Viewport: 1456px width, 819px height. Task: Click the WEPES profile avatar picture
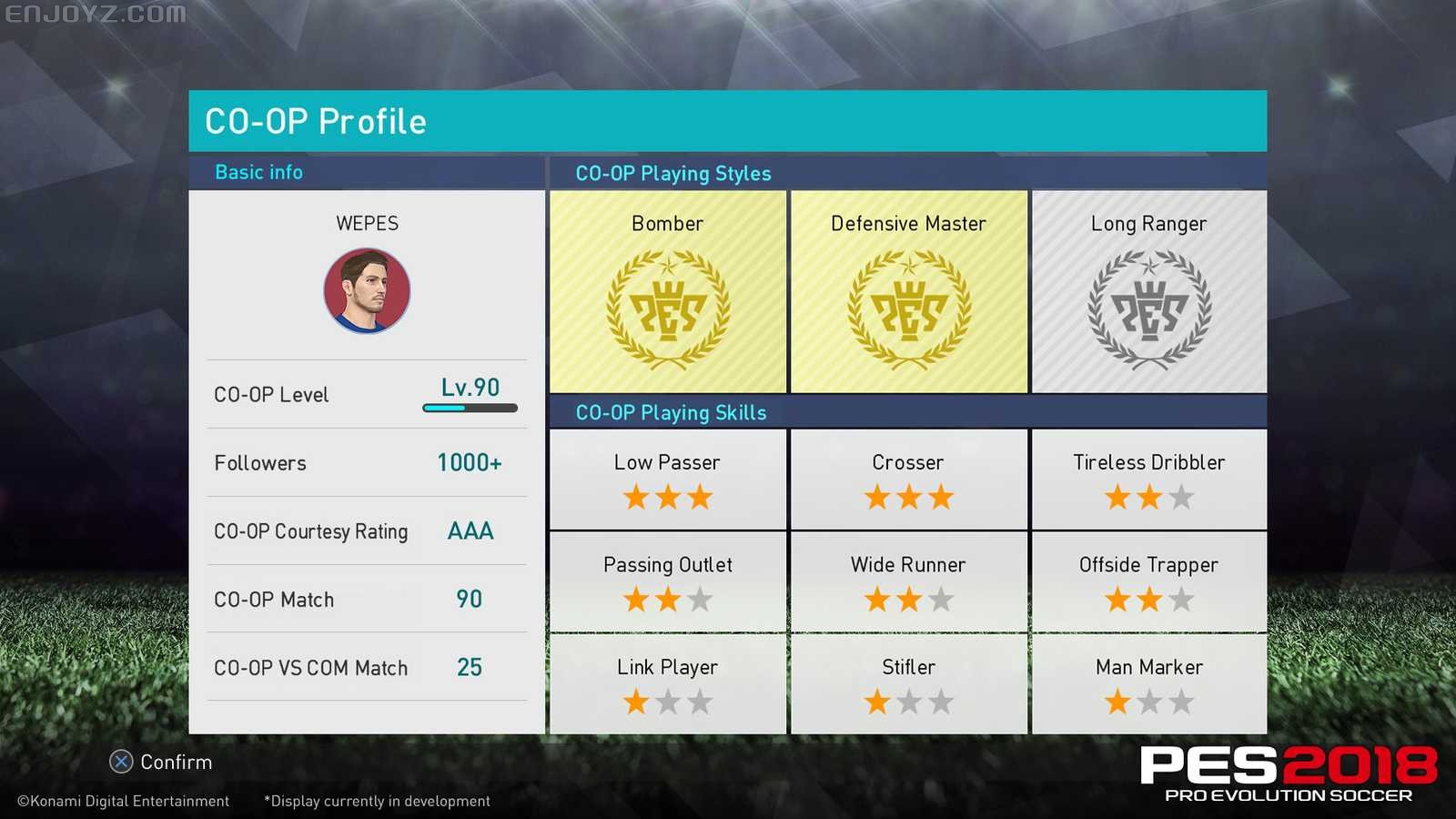click(367, 289)
